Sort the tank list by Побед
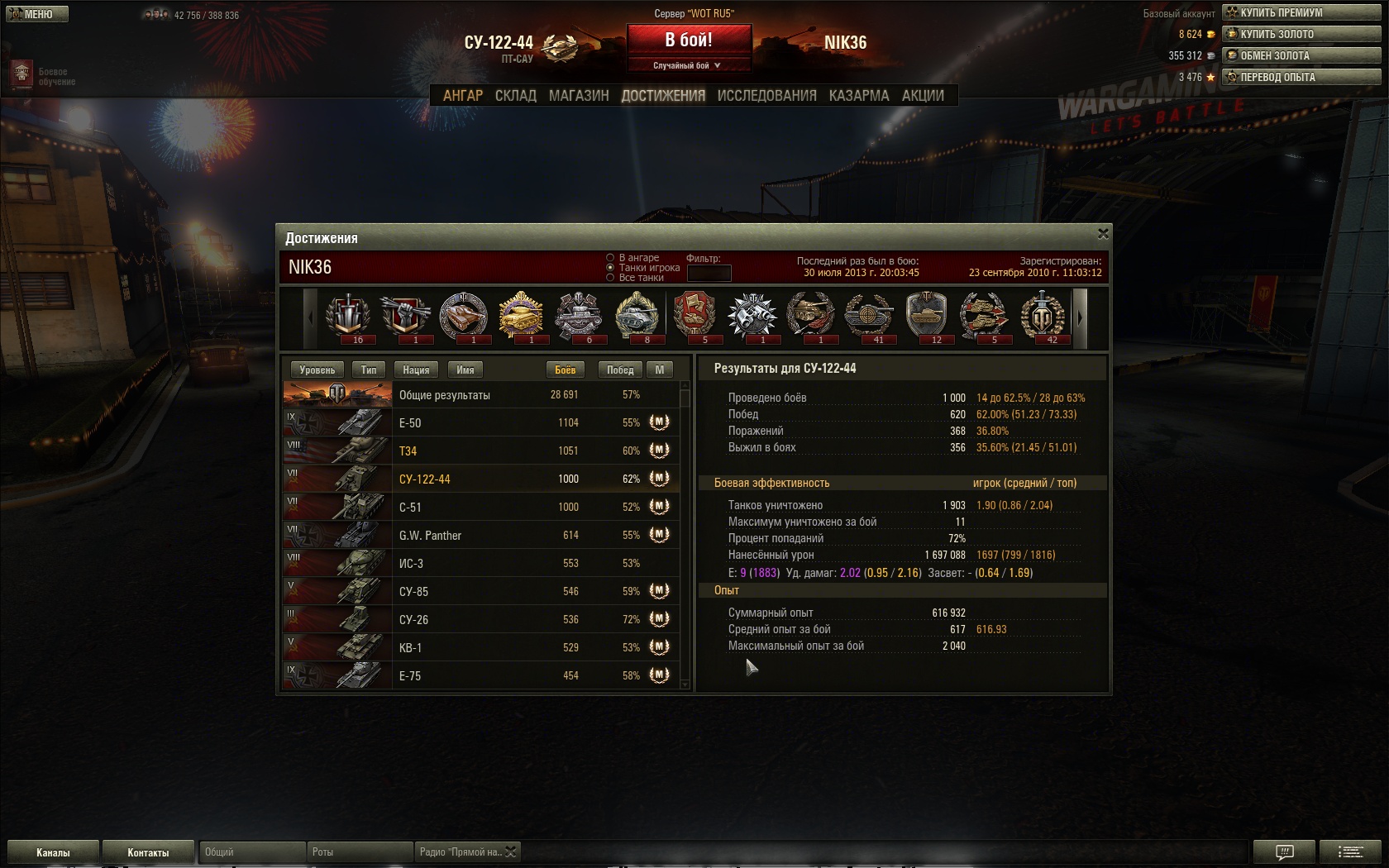The width and height of the screenshot is (1389, 868). pyautogui.click(x=620, y=370)
